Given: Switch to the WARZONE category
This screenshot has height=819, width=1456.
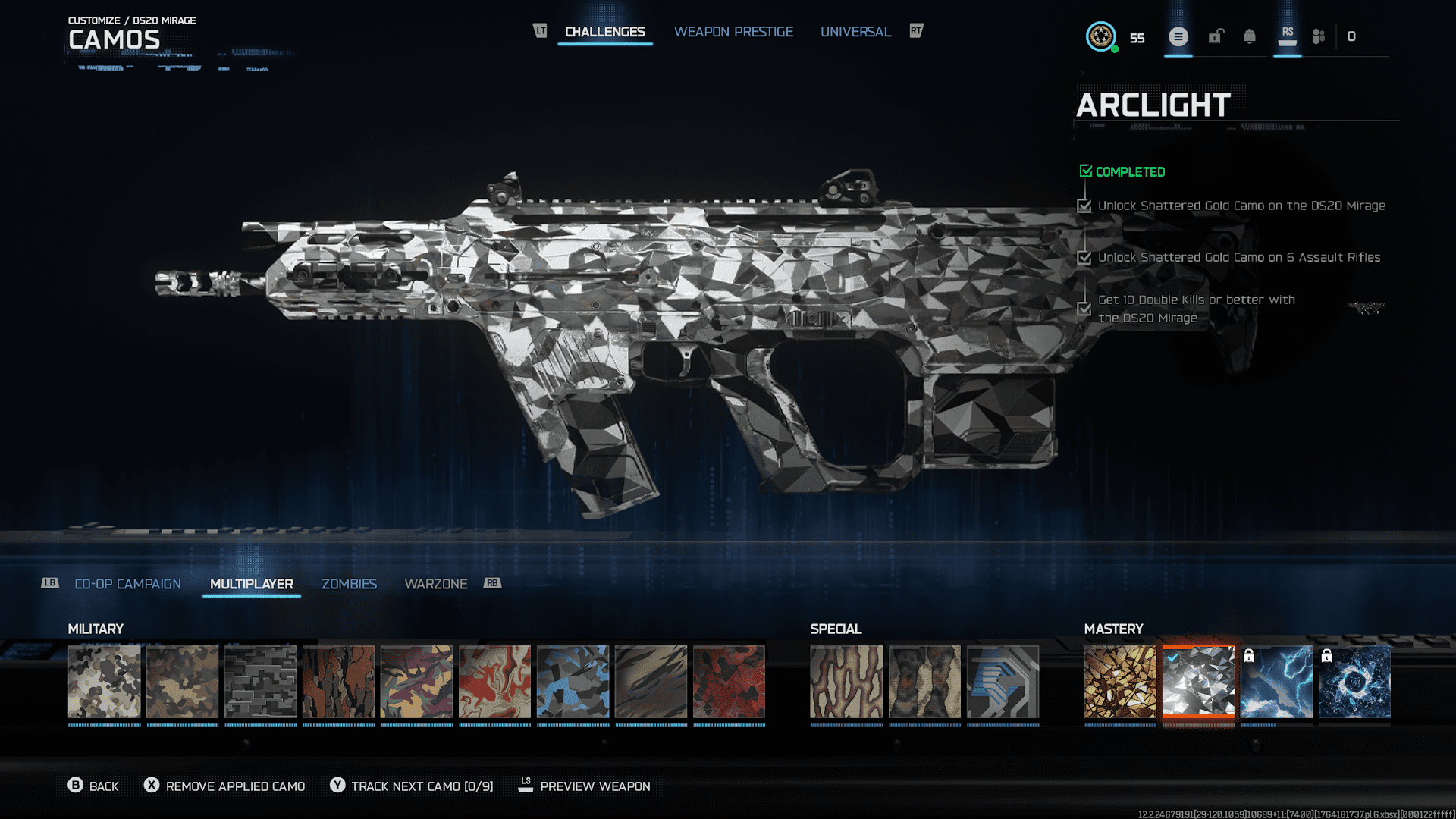Looking at the screenshot, I should pyautogui.click(x=436, y=584).
